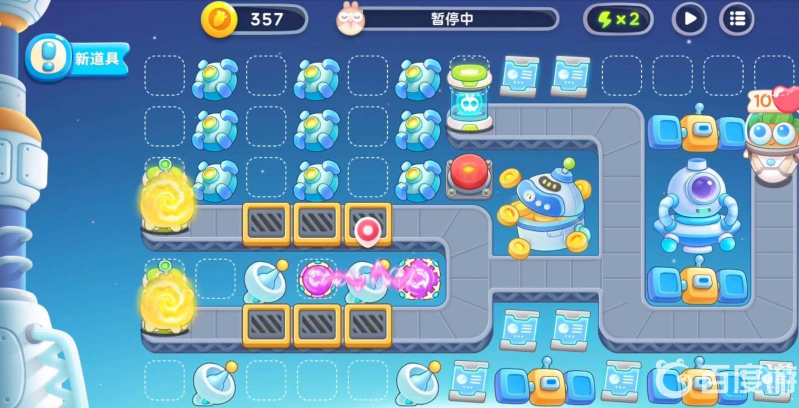Screen dimensions: 799x408
Task: Open the list menu button
Action: pyautogui.click(x=738, y=18)
